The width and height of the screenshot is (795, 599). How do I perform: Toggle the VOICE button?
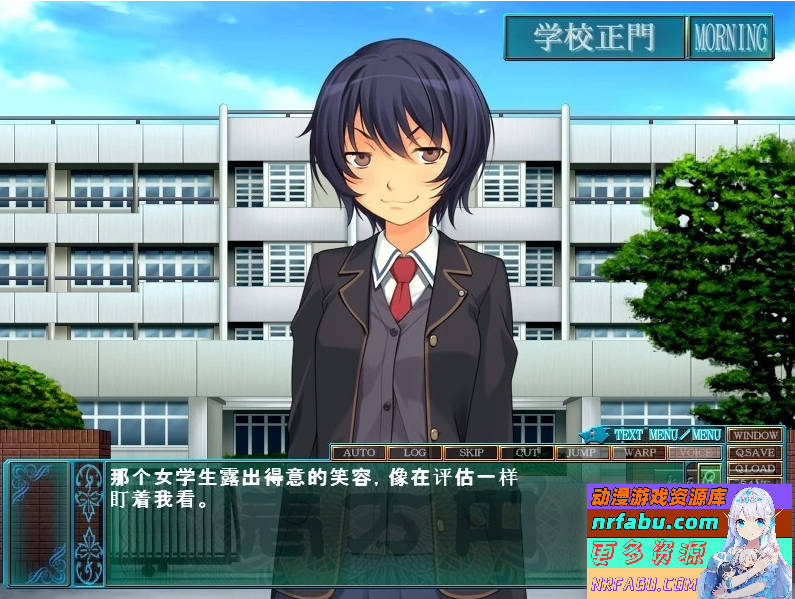tap(696, 452)
